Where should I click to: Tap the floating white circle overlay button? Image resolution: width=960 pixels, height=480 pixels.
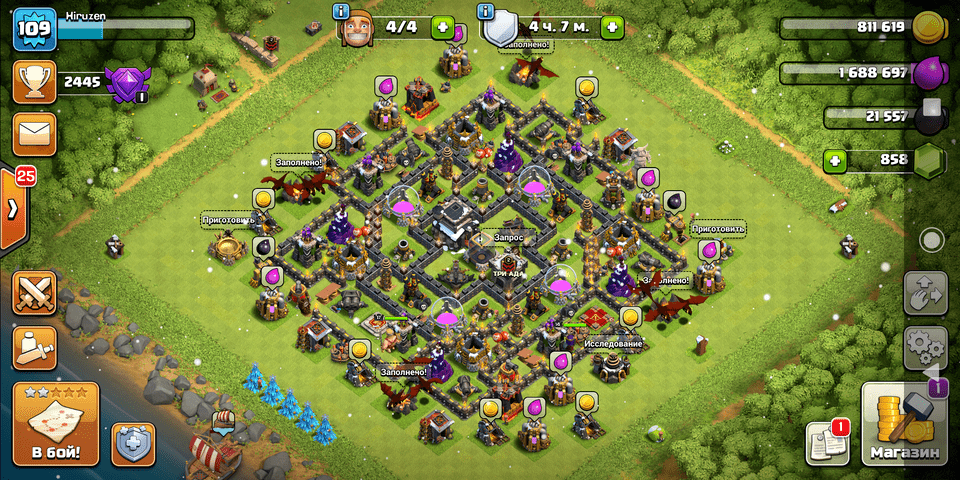(932, 240)
